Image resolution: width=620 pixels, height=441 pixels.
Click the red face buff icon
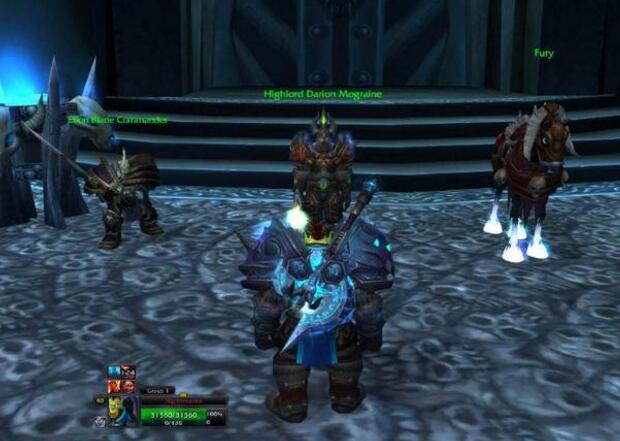click(x=128, y=386)
